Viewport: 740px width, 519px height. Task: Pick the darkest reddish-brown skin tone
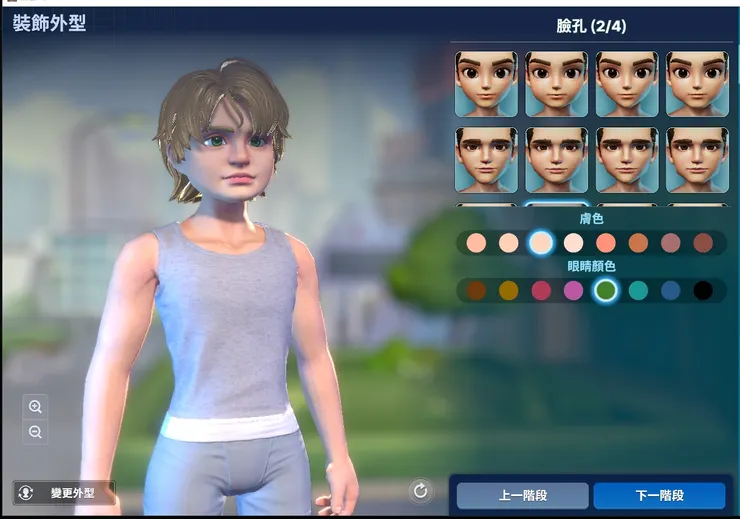point(703,243)
